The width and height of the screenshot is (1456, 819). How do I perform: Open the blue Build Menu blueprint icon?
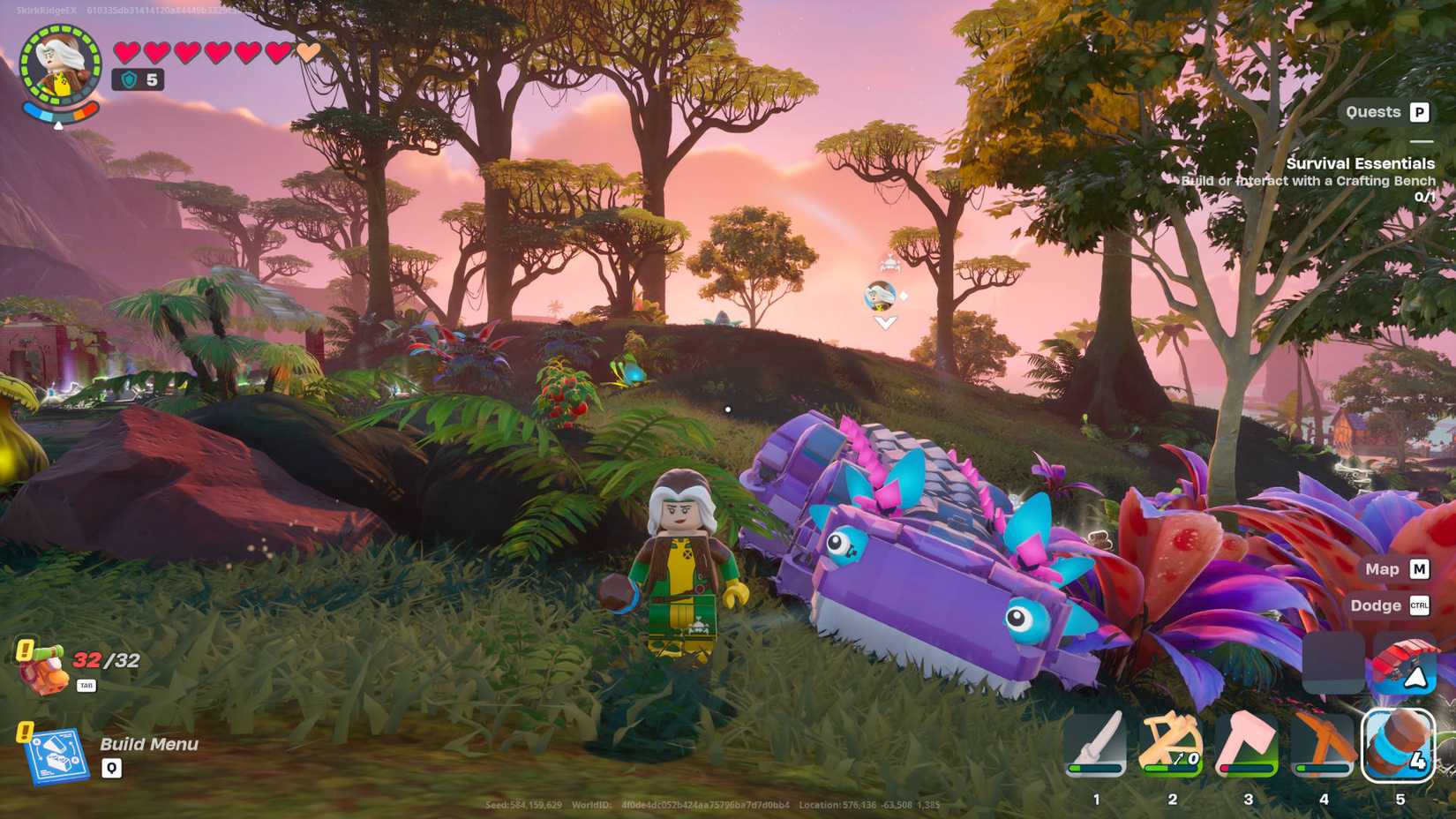pyautogui.click(x=60, y=756)
